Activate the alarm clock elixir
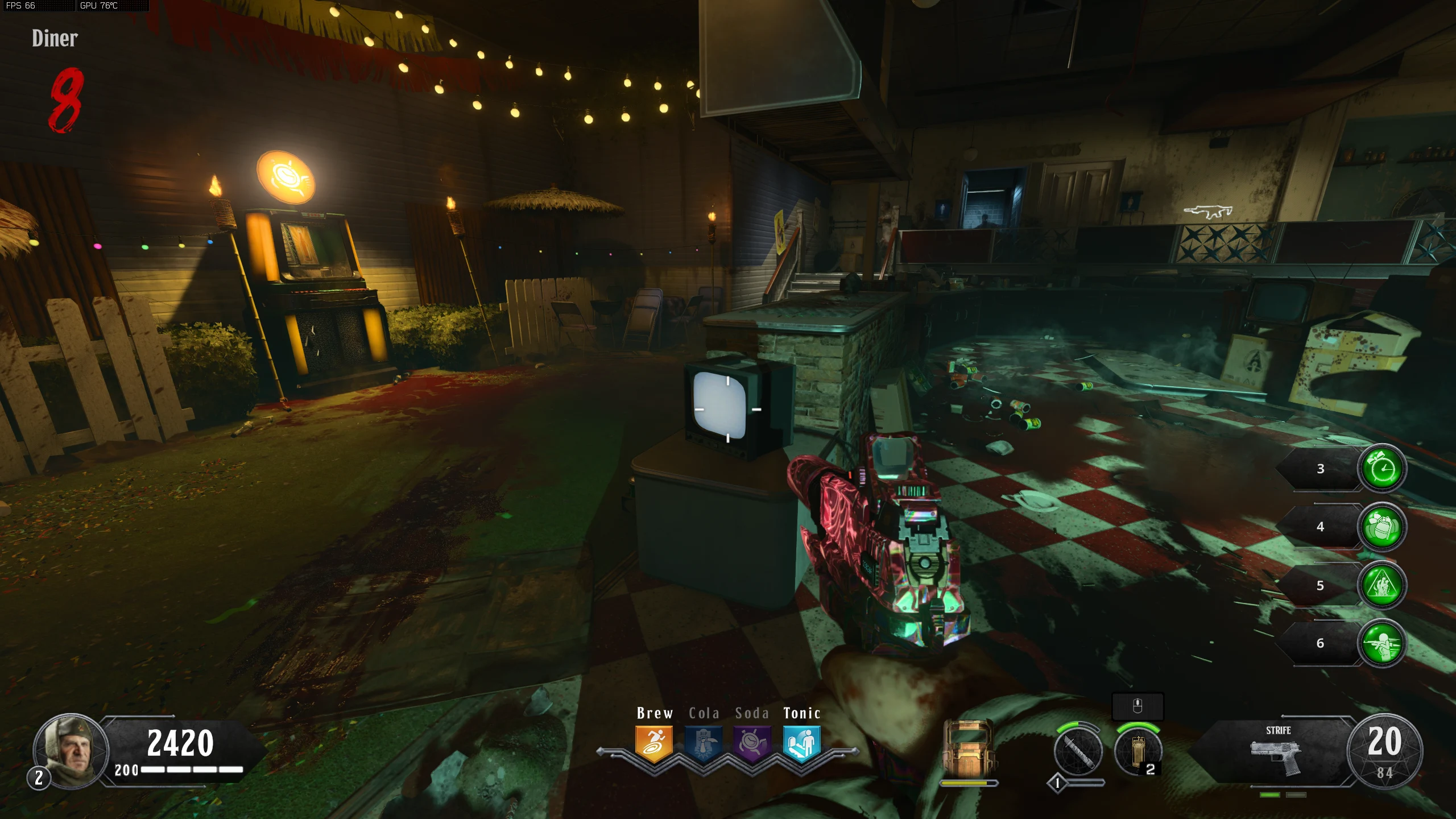Viewport: 1456px width, 819px height. pos(1381,469)
